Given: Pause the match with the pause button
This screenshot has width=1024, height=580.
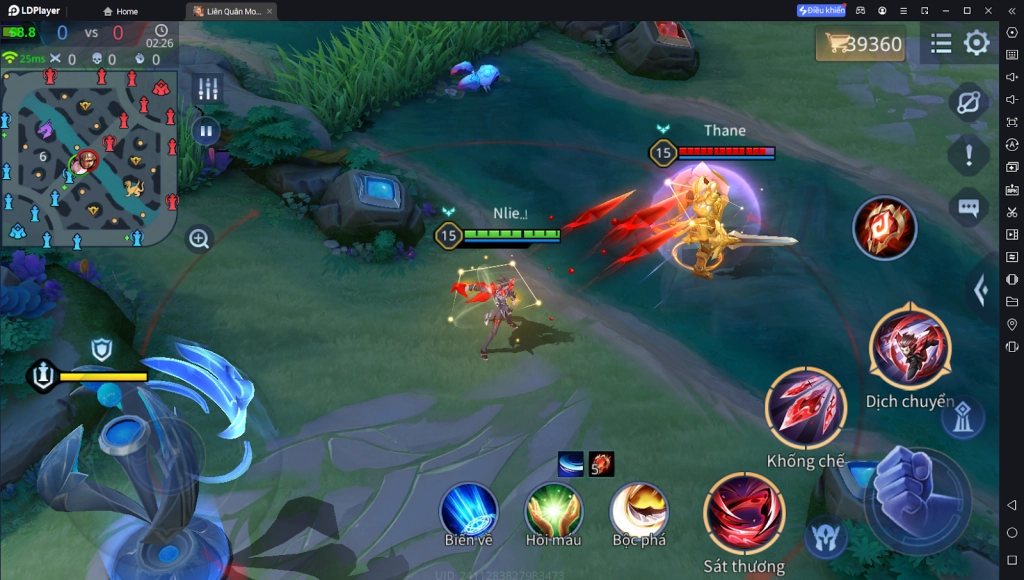Looking at the screenshot, I should tap(206, 131).
